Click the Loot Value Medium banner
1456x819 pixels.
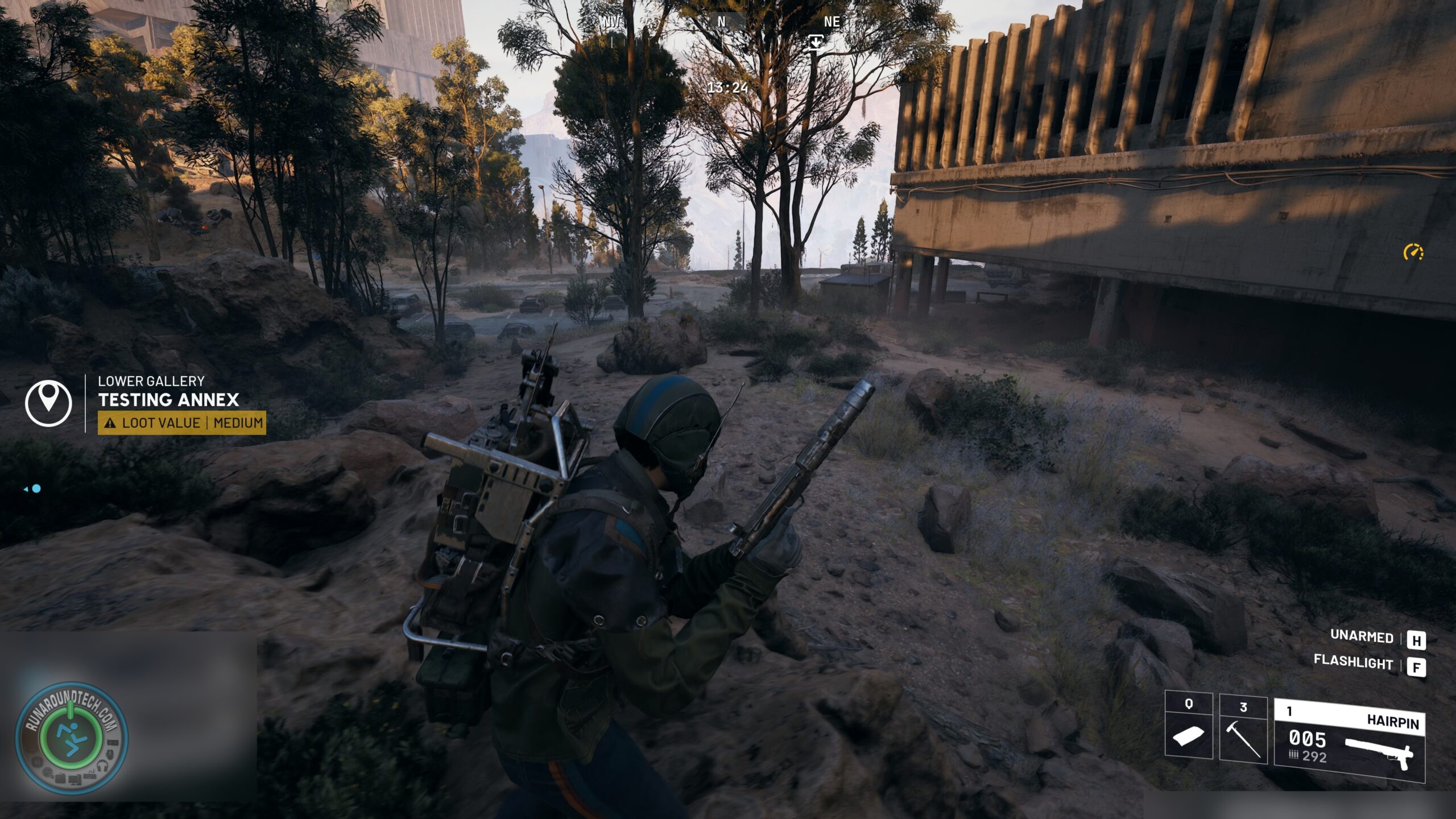[x=181, y=423]
